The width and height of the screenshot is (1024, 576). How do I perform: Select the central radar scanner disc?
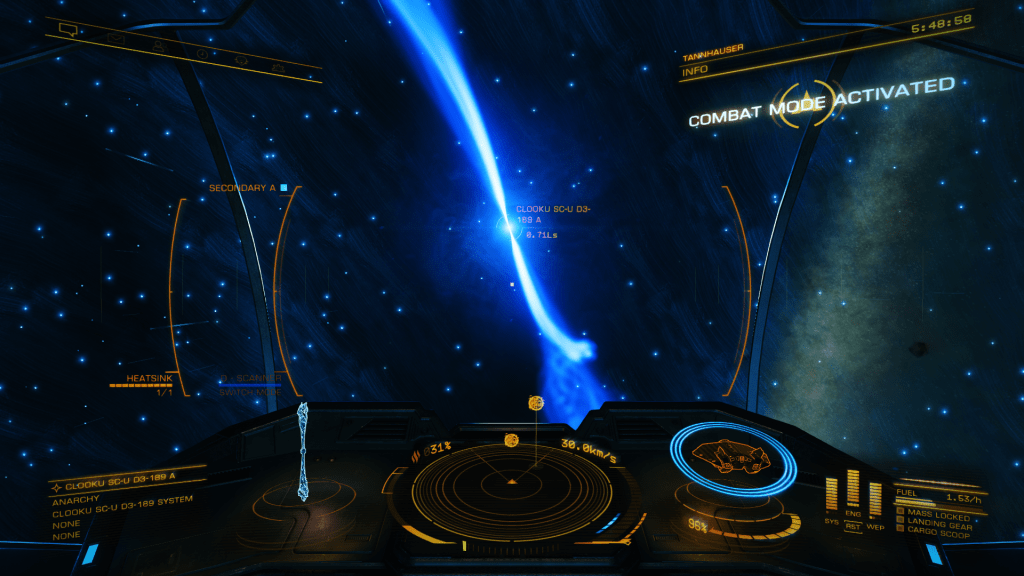tap(512, 482)
